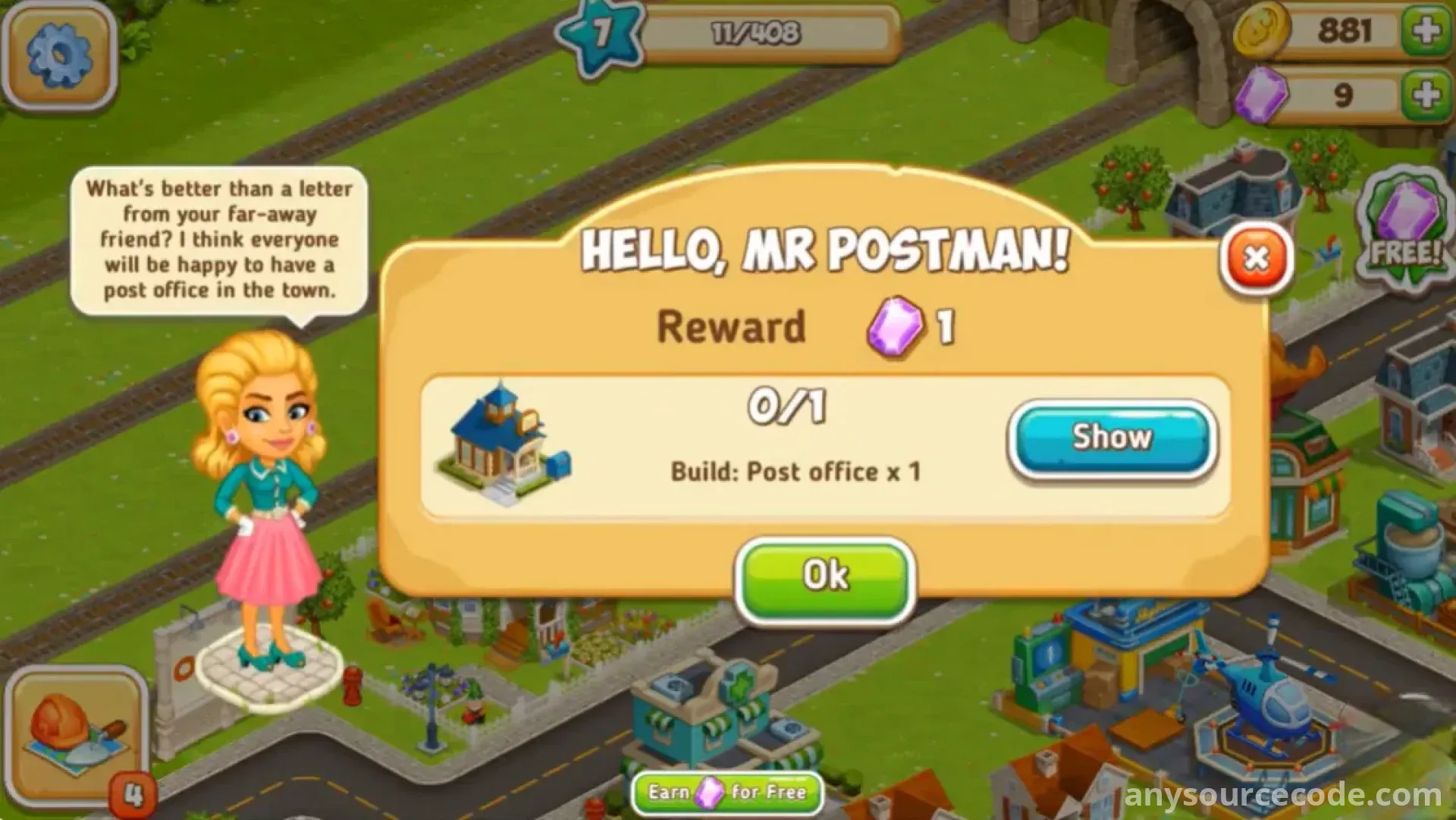Add more gold coins with plus button
This screenshot has width=1456, height=820.
coord(1426,31)
